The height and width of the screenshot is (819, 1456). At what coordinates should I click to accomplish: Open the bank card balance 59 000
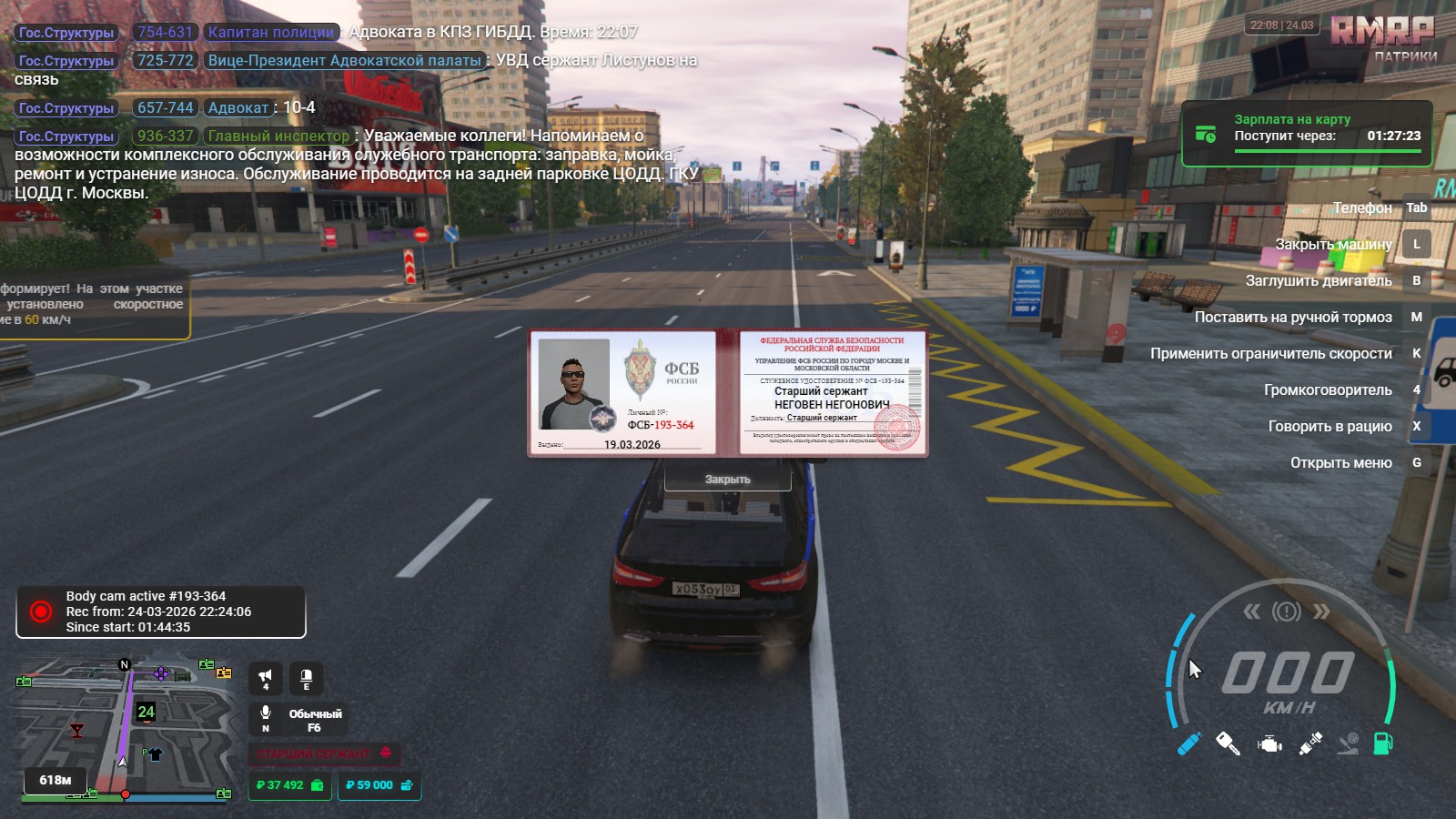(379, 785)
